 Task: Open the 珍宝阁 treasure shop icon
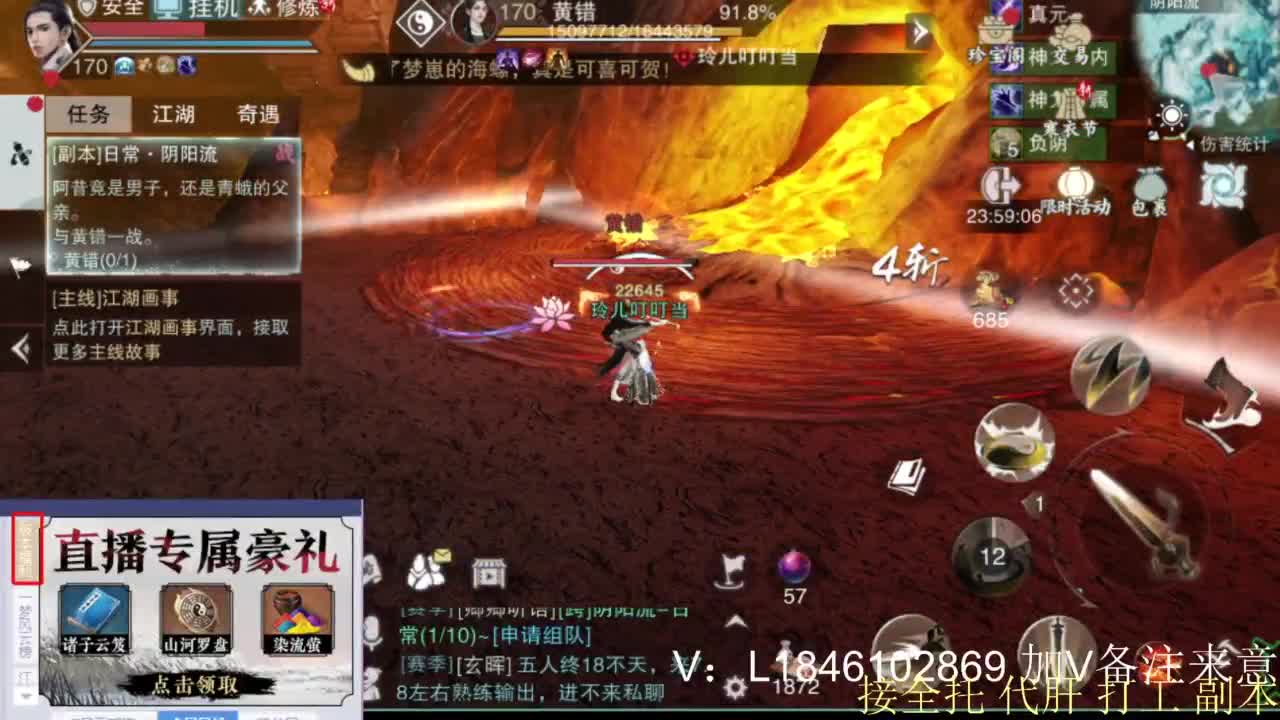tap(997, 33)
